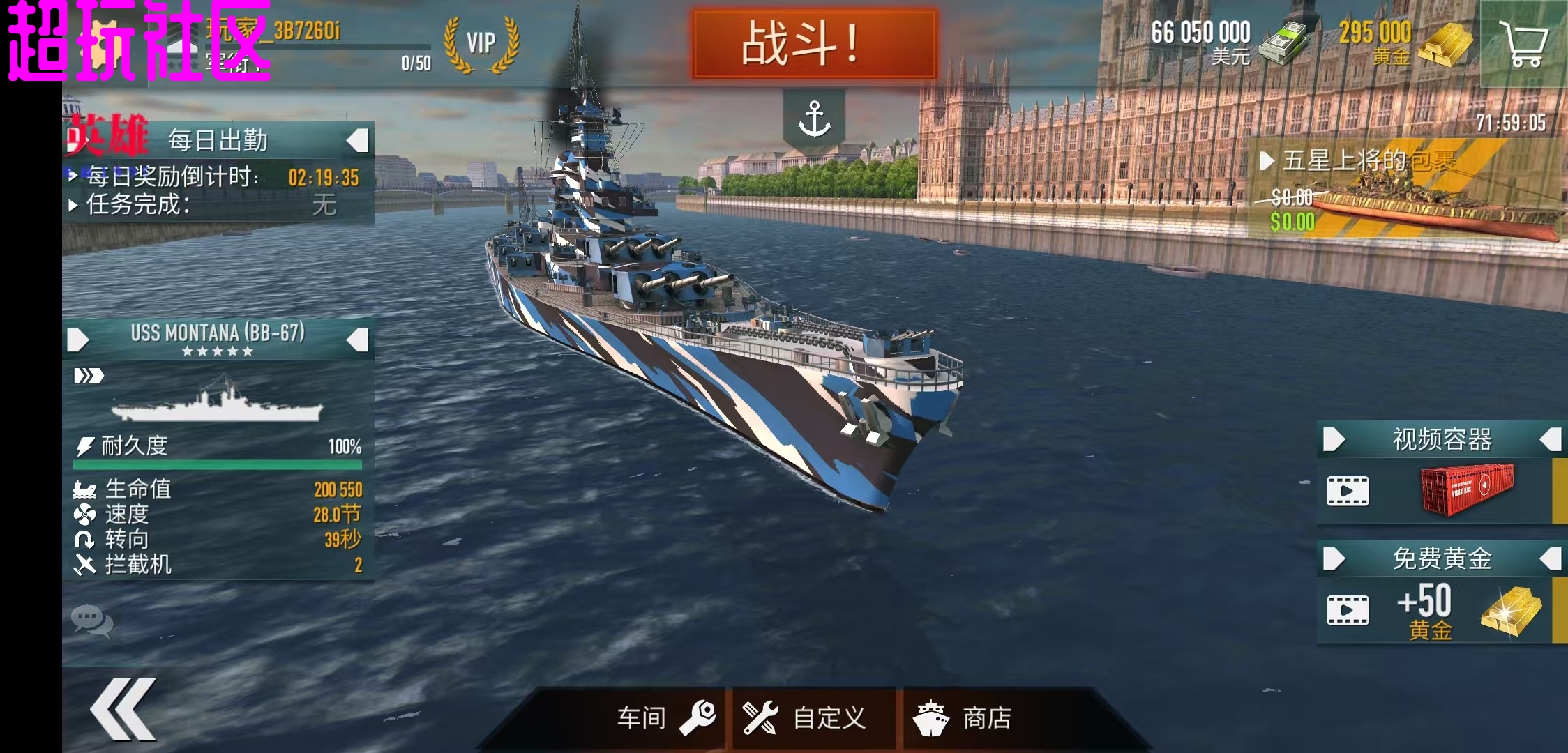Viewport: 1568px width, 753px height.
Task: Expand the 五星上将的包裹 package offer
Action: 1267,159
